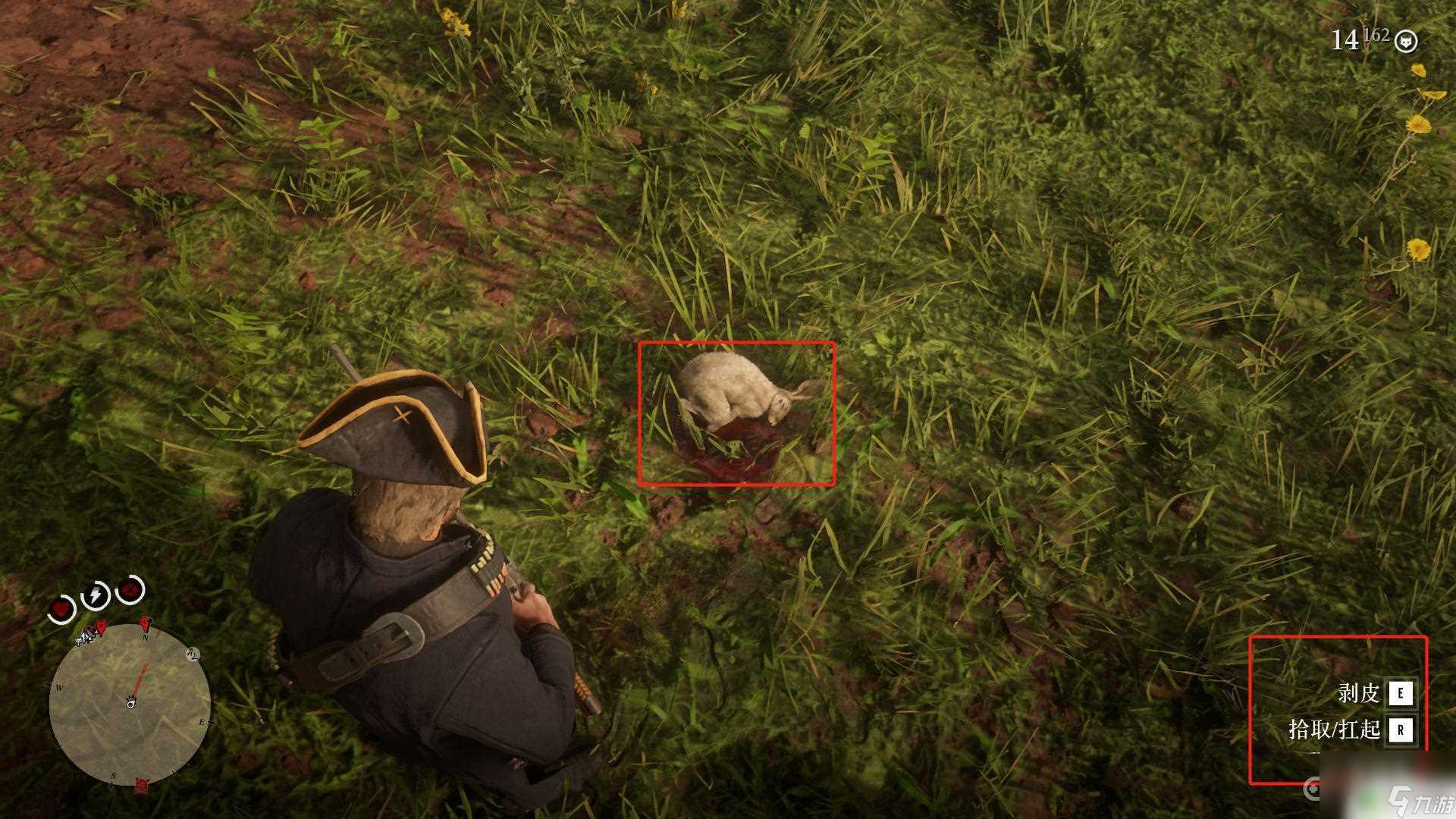Screen dimensions: 1456x819
Task: Select the fox head animal icon
Action: [1407, 41]
